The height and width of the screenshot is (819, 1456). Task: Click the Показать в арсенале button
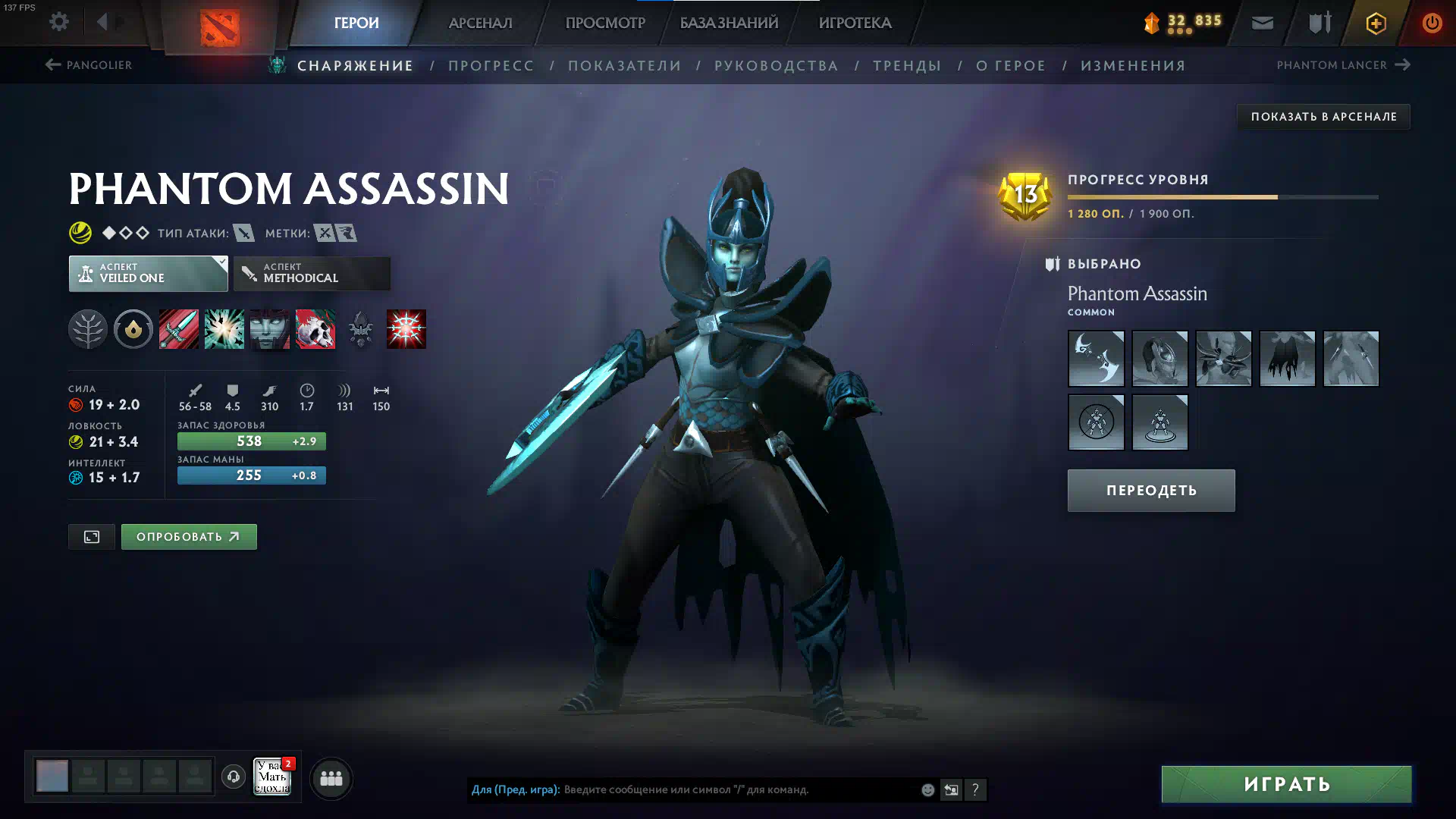pos(1323,117)
